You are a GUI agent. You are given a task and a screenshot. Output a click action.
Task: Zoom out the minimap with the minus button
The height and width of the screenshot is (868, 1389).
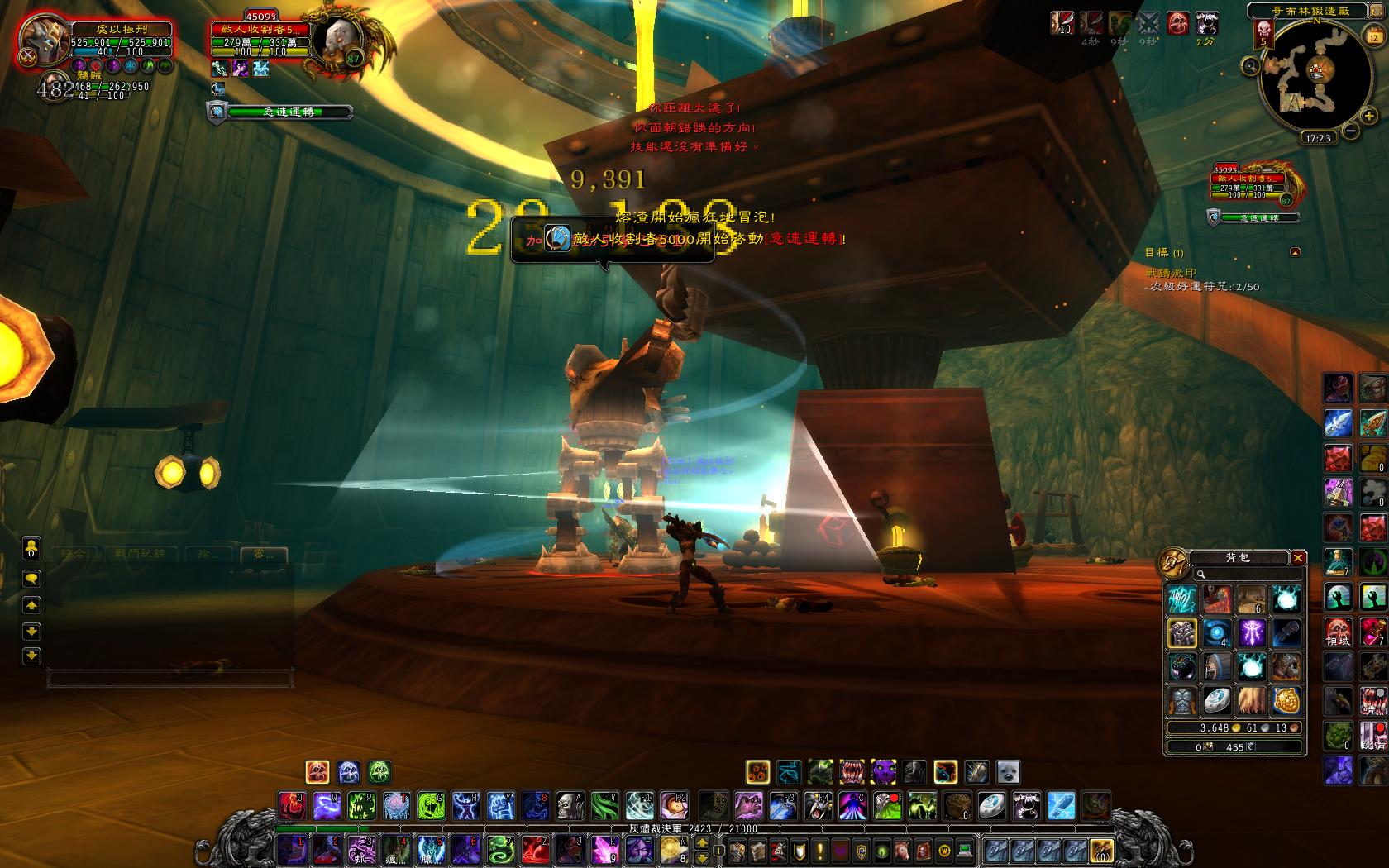[x=1349, y=131]
